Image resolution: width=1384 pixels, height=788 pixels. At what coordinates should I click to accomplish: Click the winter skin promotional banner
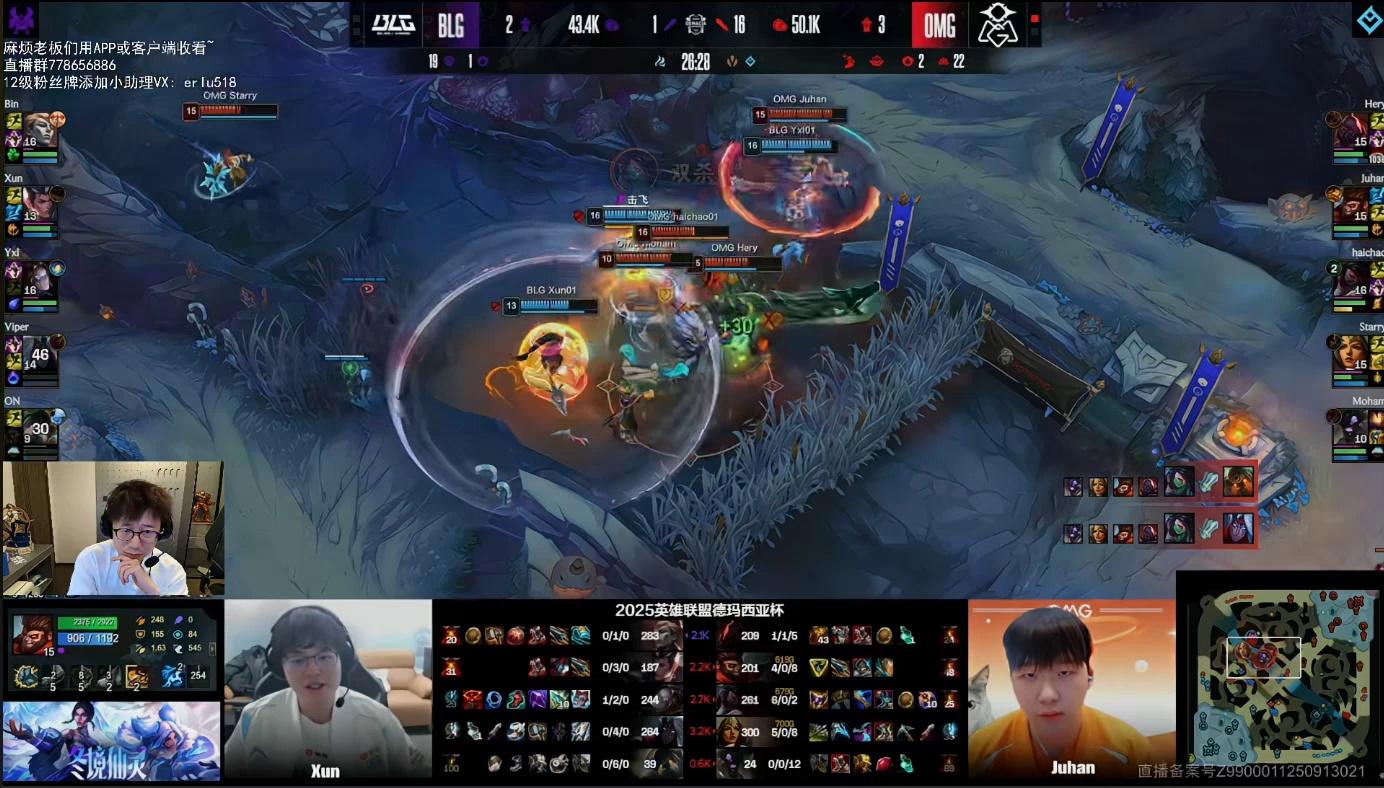coord(111,741)
